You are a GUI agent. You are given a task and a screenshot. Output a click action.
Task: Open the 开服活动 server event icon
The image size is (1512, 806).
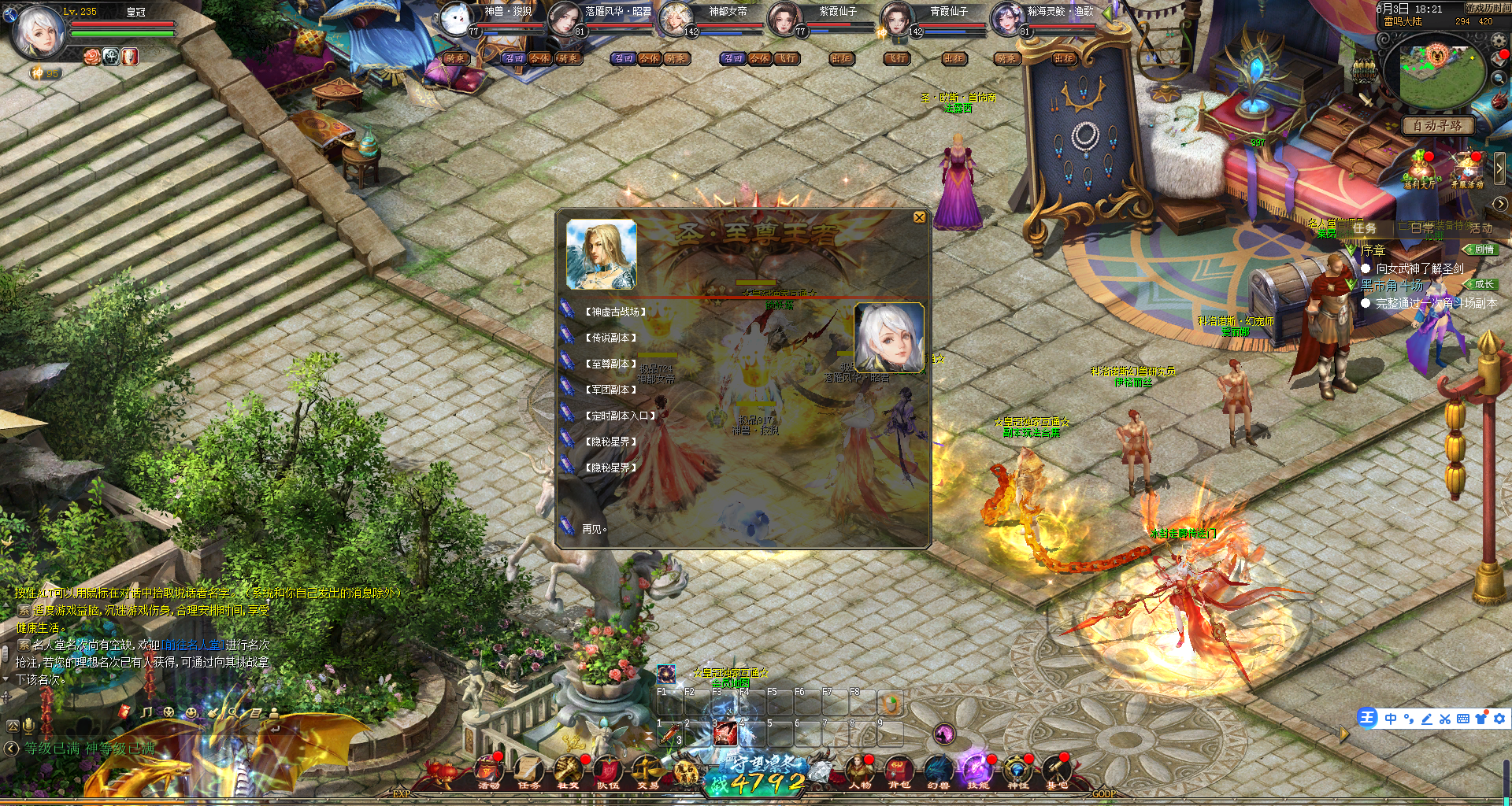click(x=1466, y=171)
